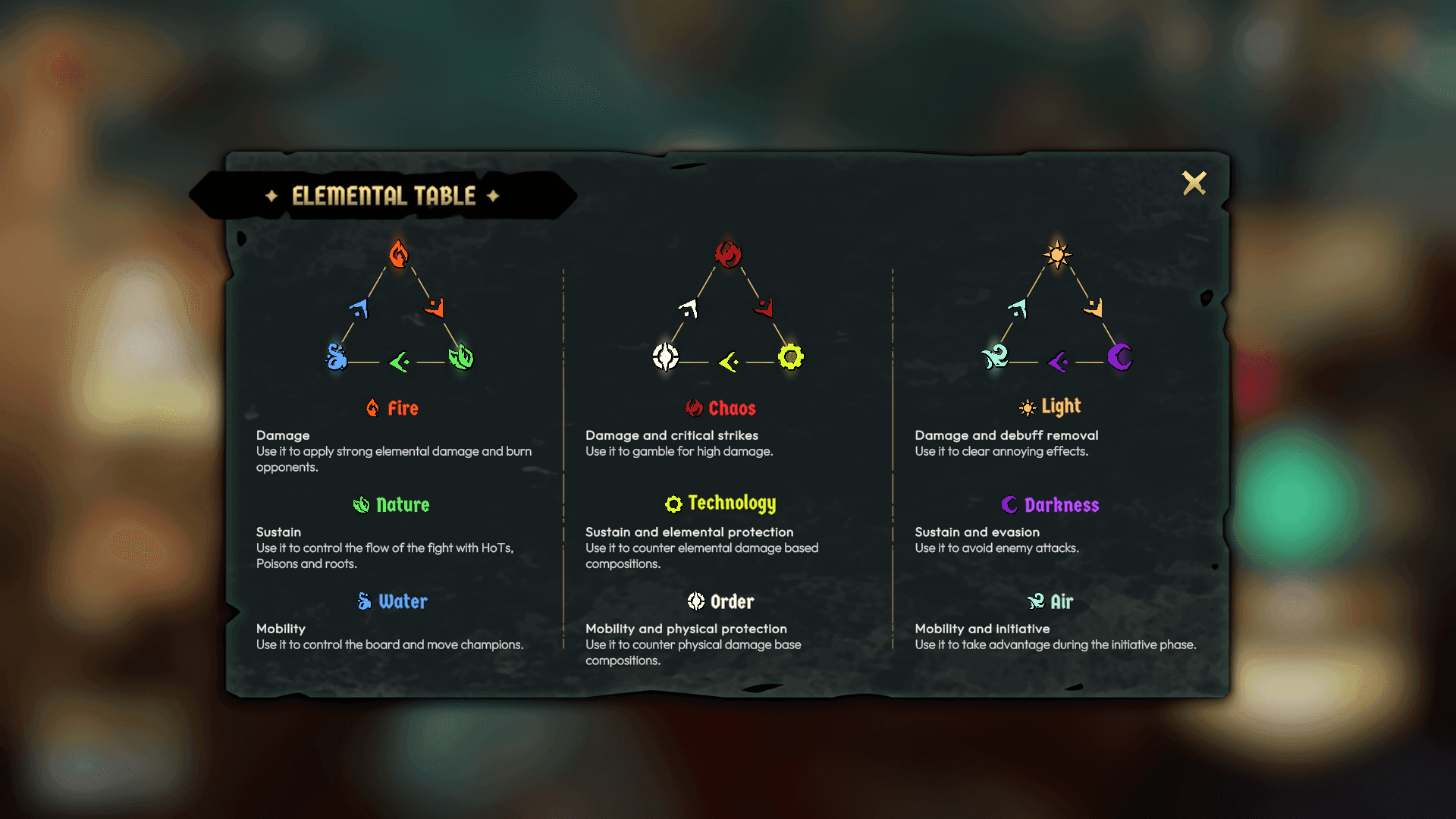This screenshot has height=819, width=1456.
Task: Click the sun icon beside the Light heading
Action: tap(1028, 407)
